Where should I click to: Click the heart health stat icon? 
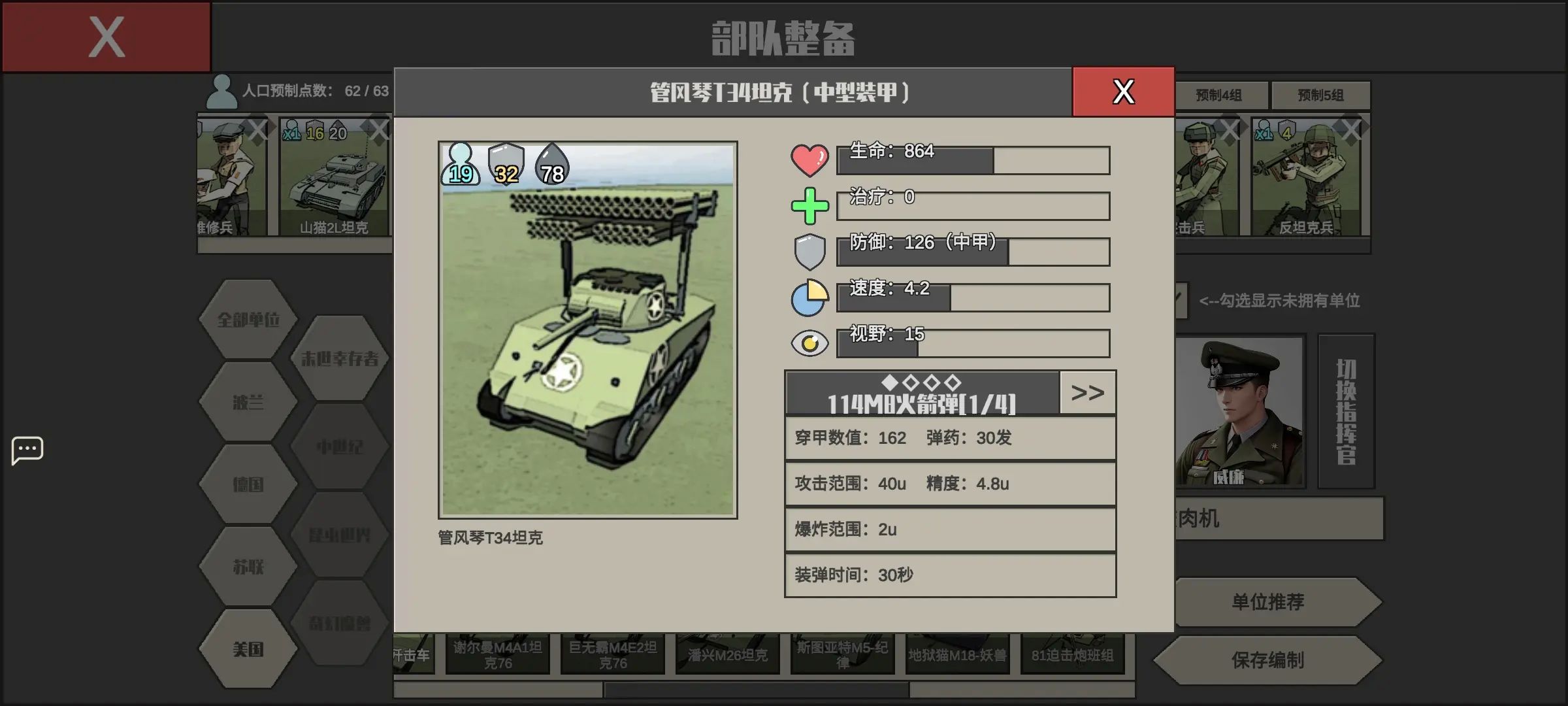point(810,159)
